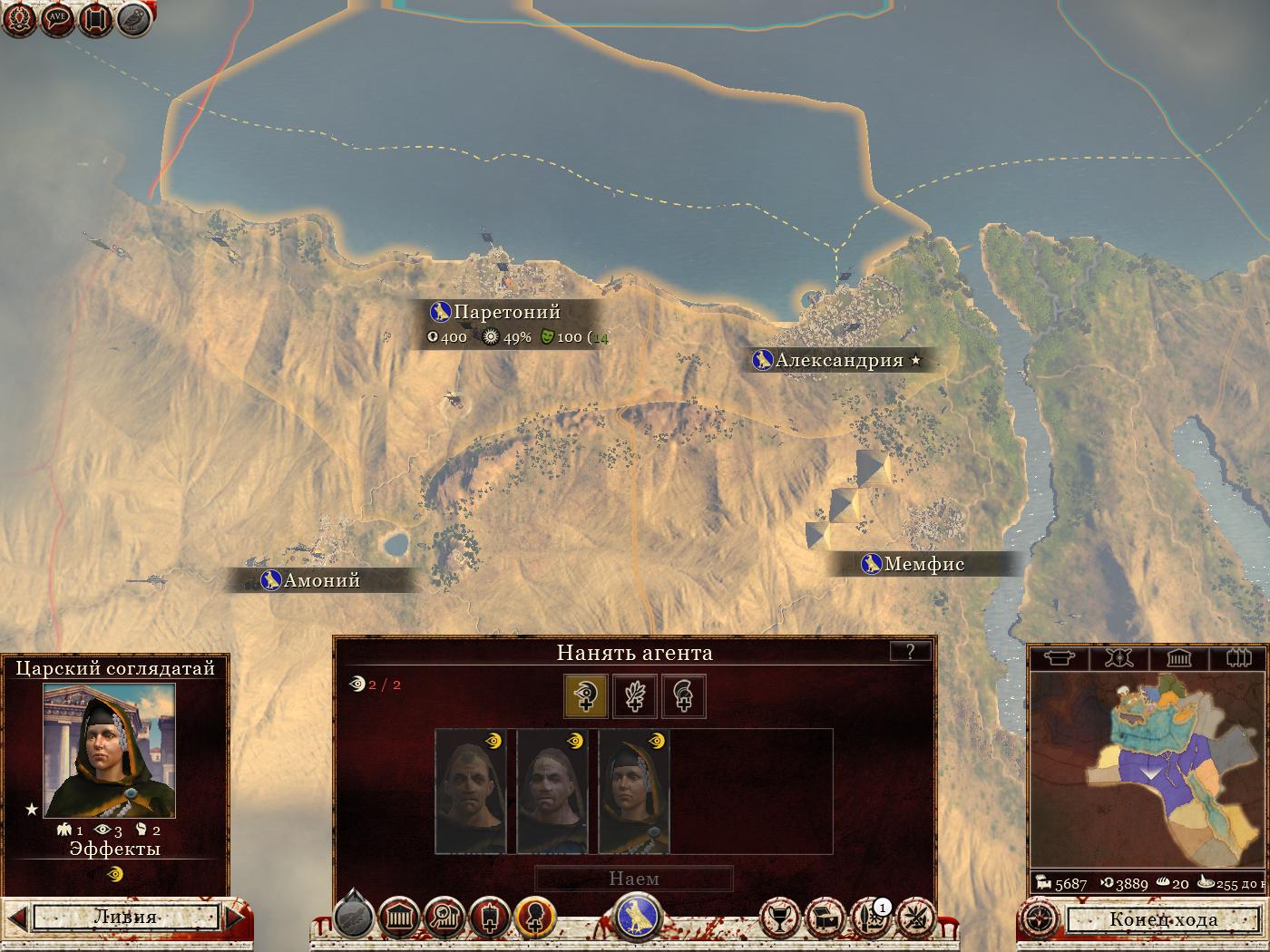Click the Наем recruit button

click(633, 879)
